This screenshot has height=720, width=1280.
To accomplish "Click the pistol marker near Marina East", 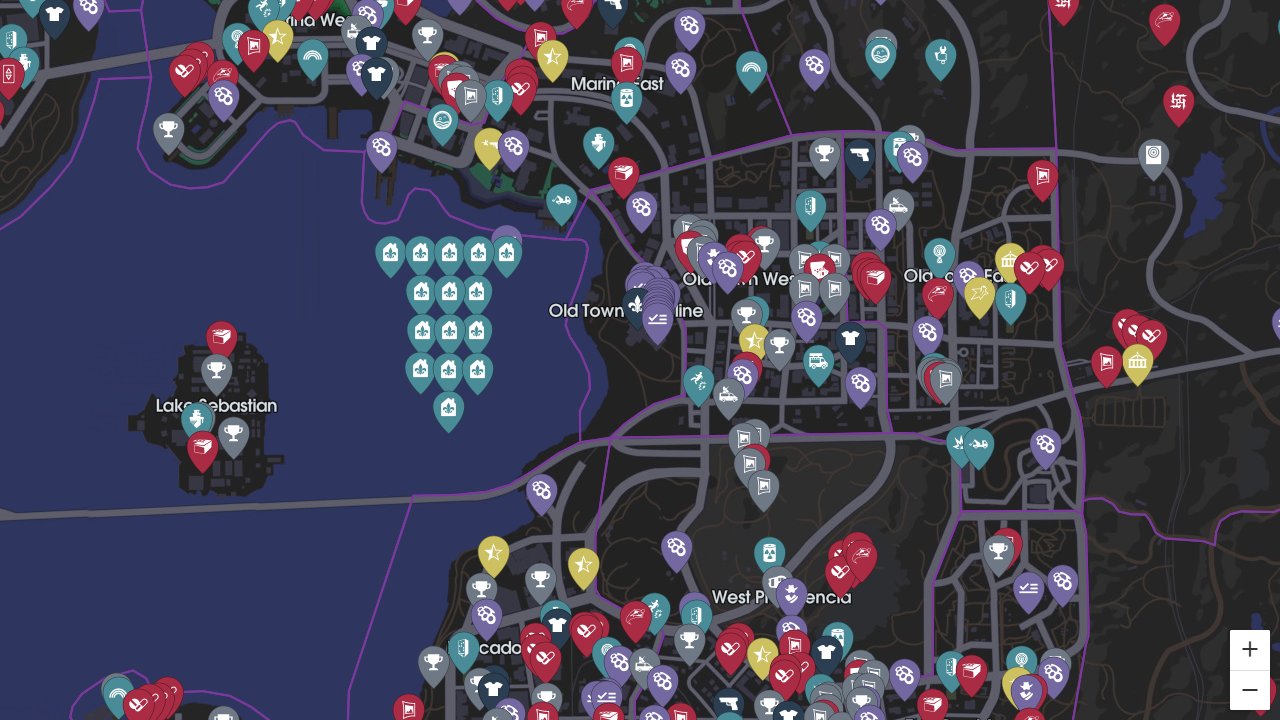I will coord(861,154).
